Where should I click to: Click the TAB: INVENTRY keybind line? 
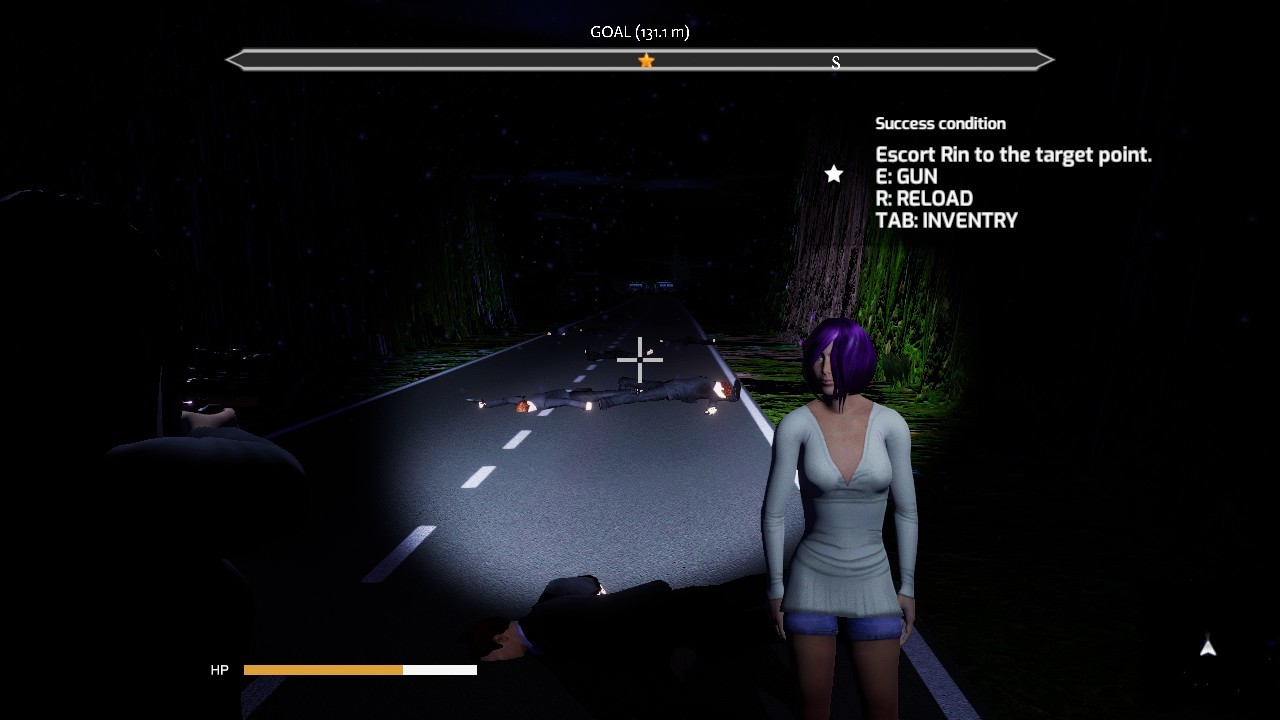(x=946, y=220)
